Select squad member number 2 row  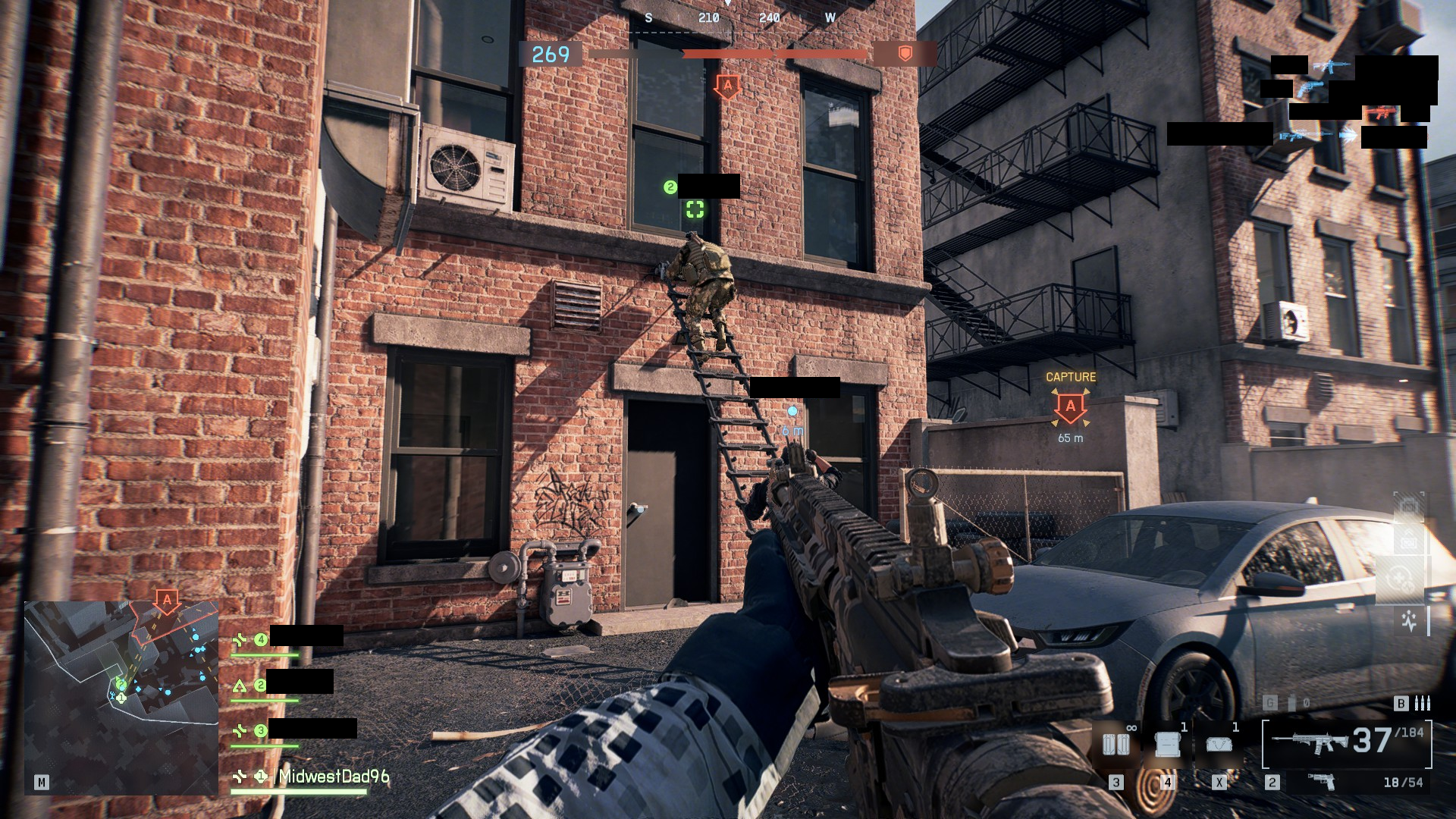[x=282, y=686]
